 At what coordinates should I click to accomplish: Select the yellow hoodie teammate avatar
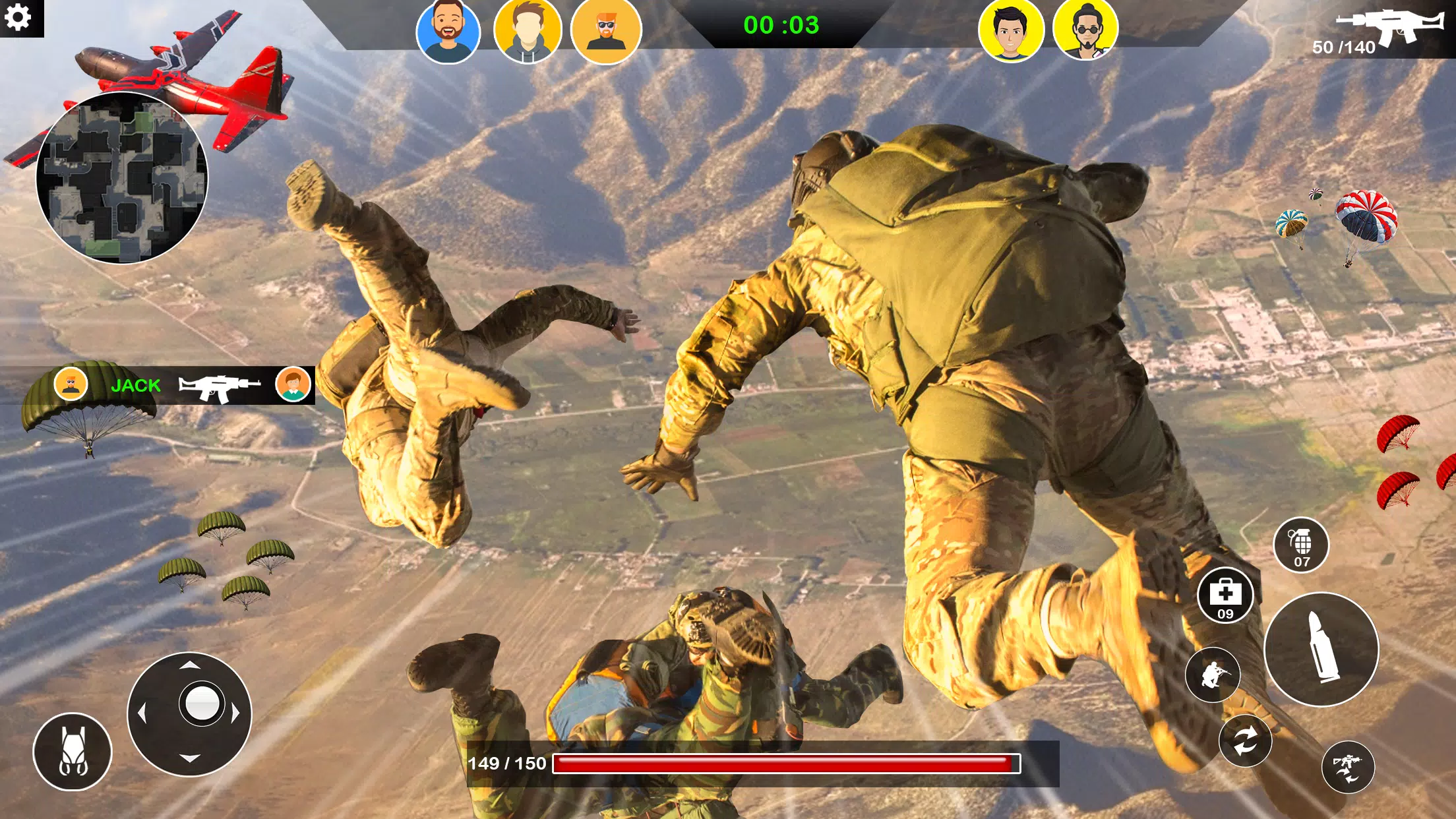528,31
